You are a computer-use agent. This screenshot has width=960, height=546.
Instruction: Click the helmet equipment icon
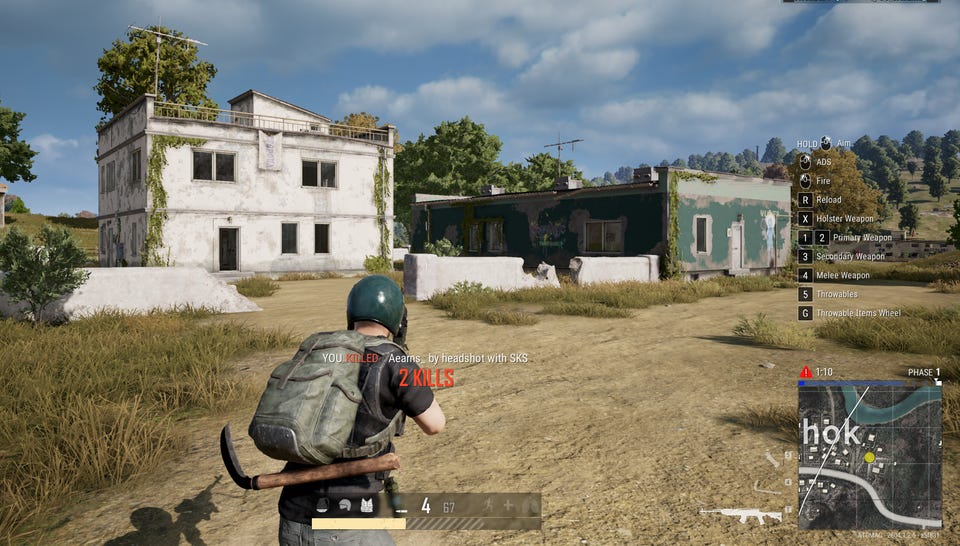coord(344,506)
